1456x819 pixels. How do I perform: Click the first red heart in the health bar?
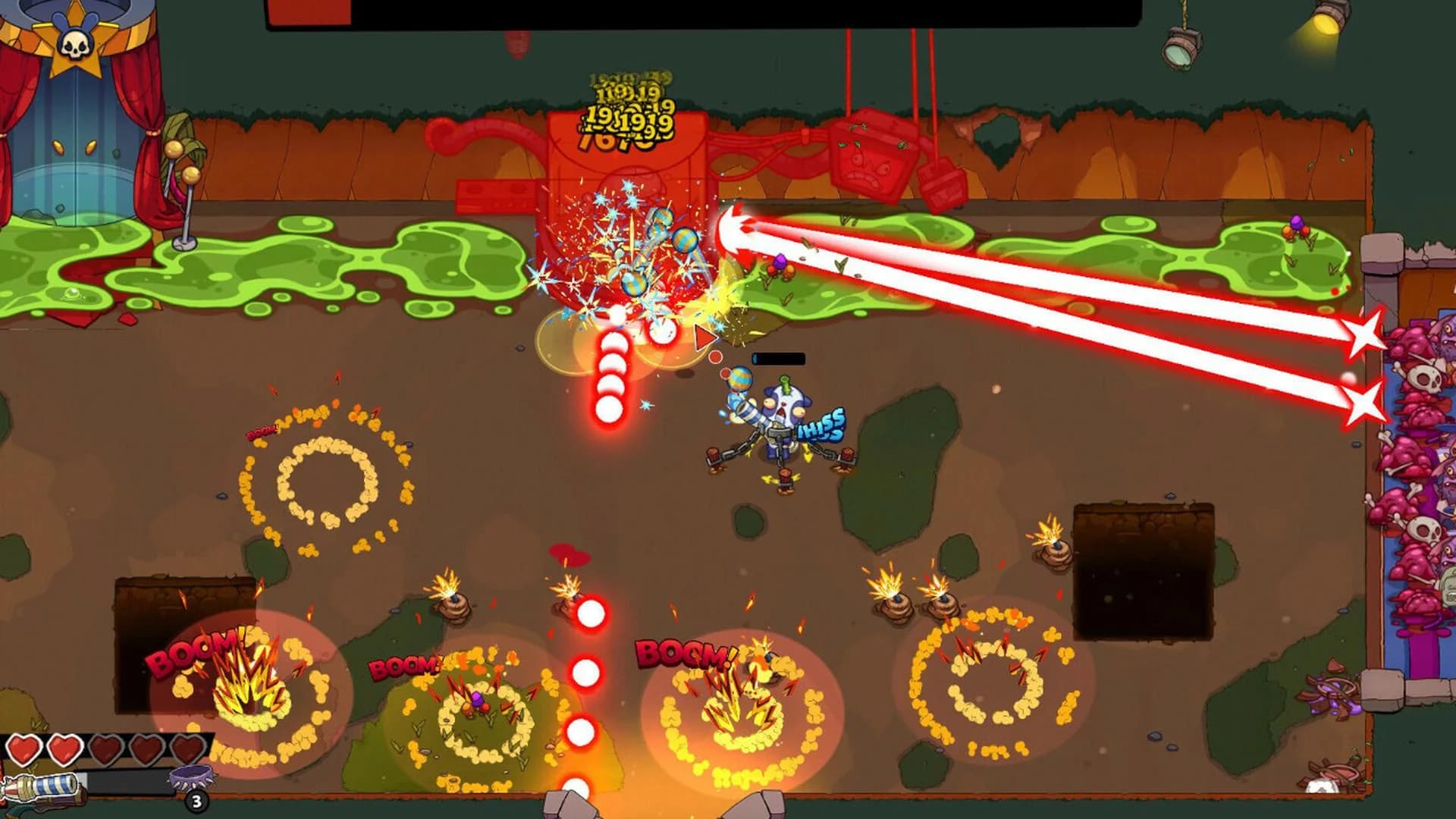(x=25, y=749)
